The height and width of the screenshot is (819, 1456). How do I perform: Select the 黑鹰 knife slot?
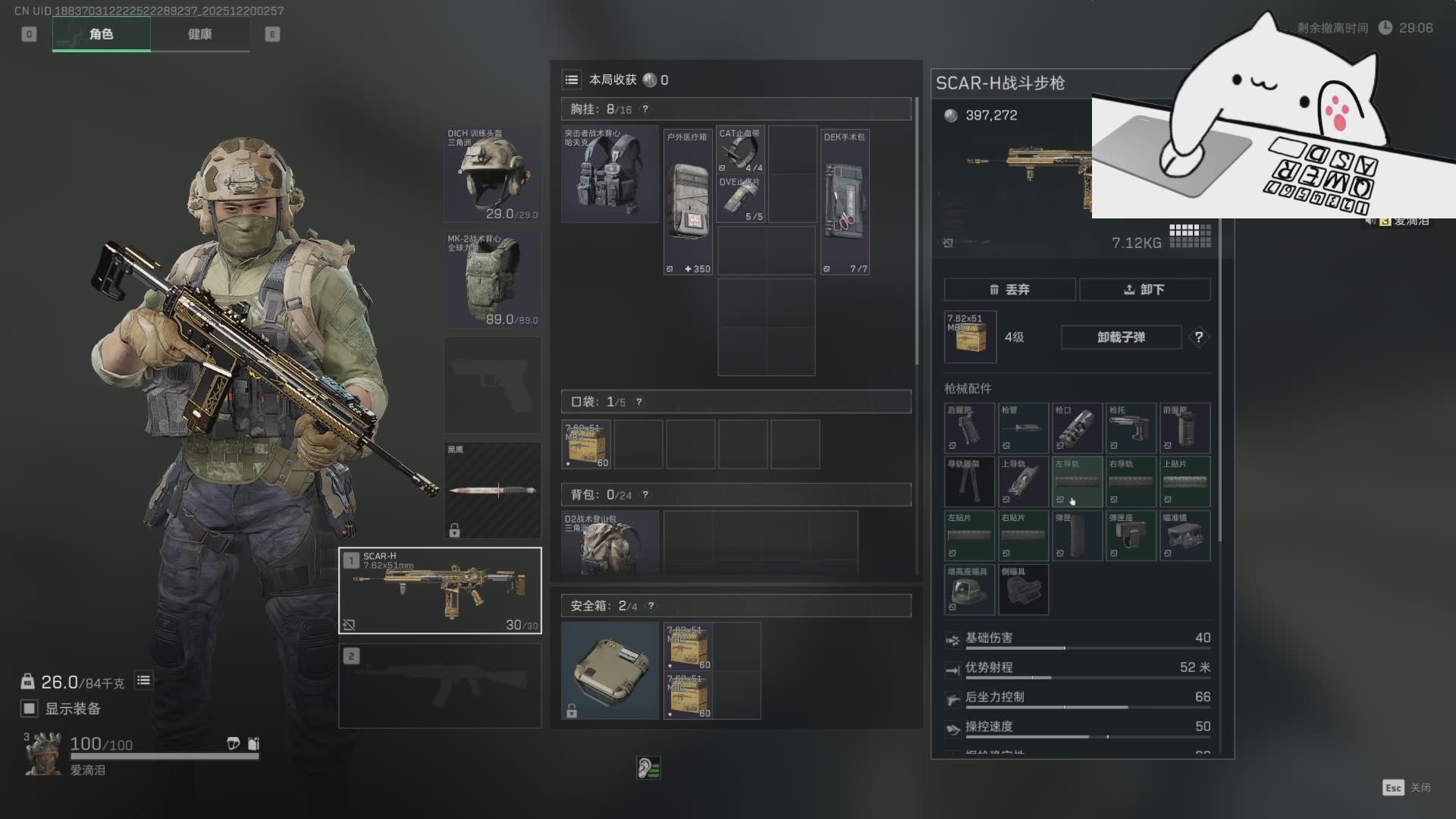click(493, 490)
